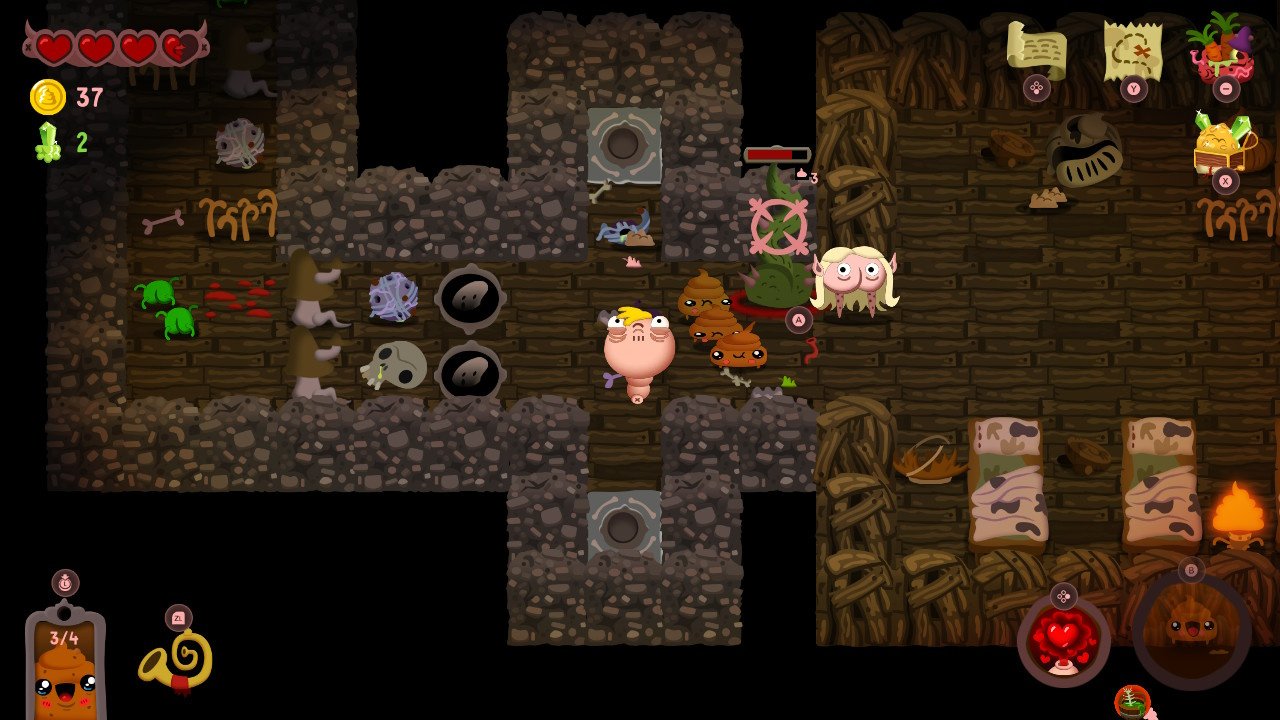This screenshot has width=1280, height=720.
Task: Open the treasure map icon
Action: (x=1132, y=48)
